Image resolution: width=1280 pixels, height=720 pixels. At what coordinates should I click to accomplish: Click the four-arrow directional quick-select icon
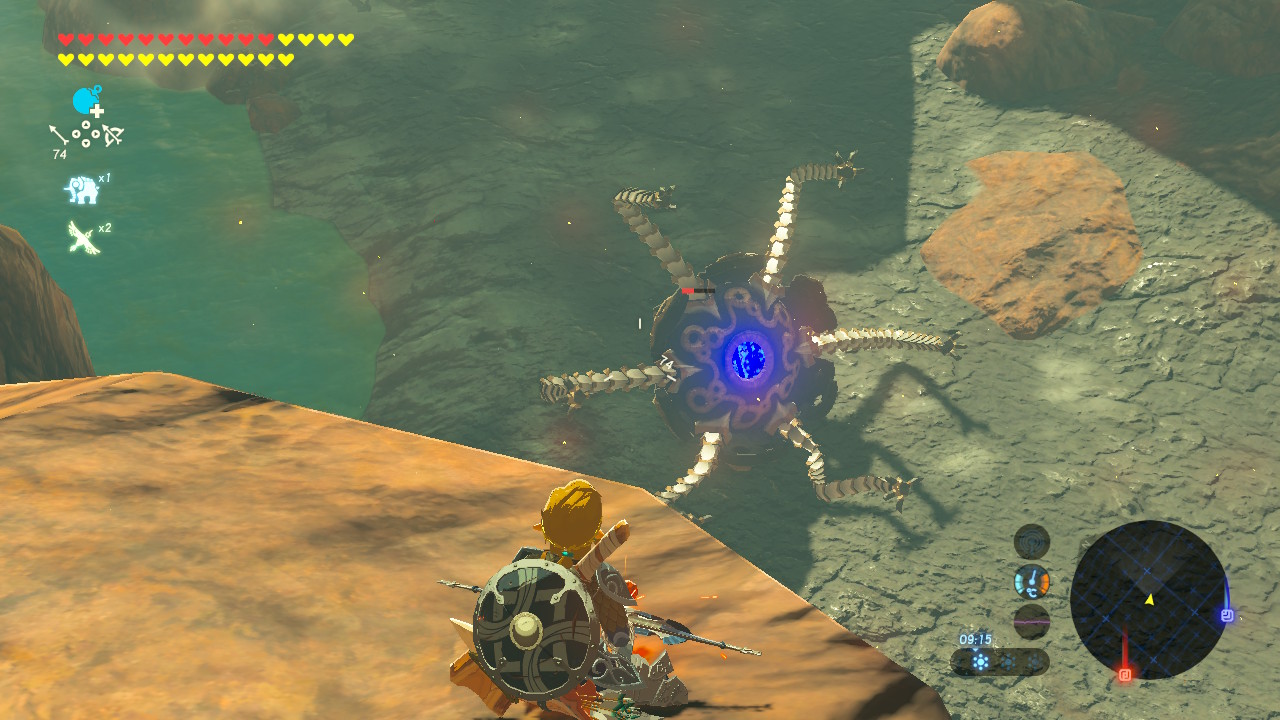pos(86,136)
